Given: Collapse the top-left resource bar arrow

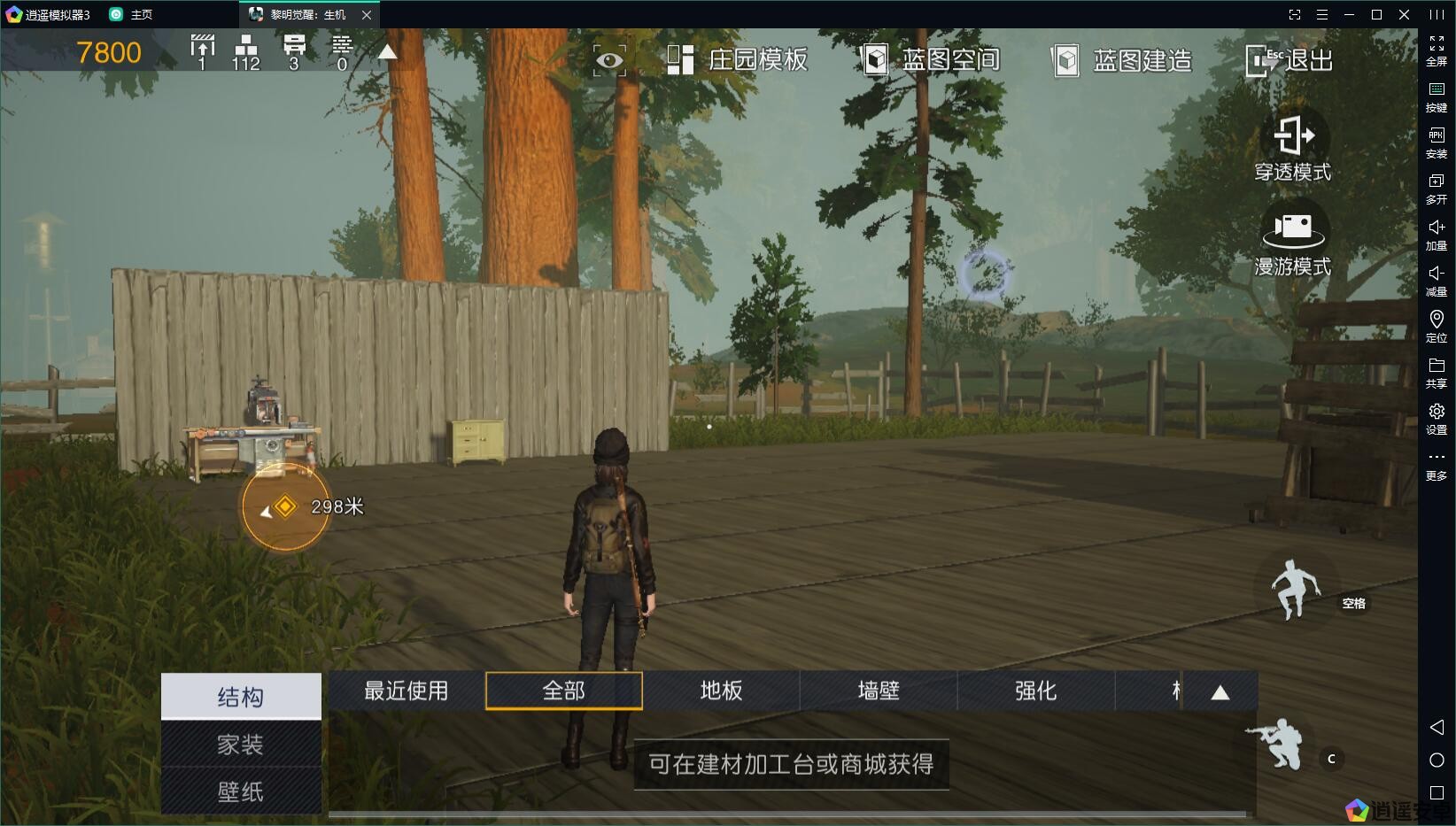Looking at the screenshot, I should pos(387,52).
